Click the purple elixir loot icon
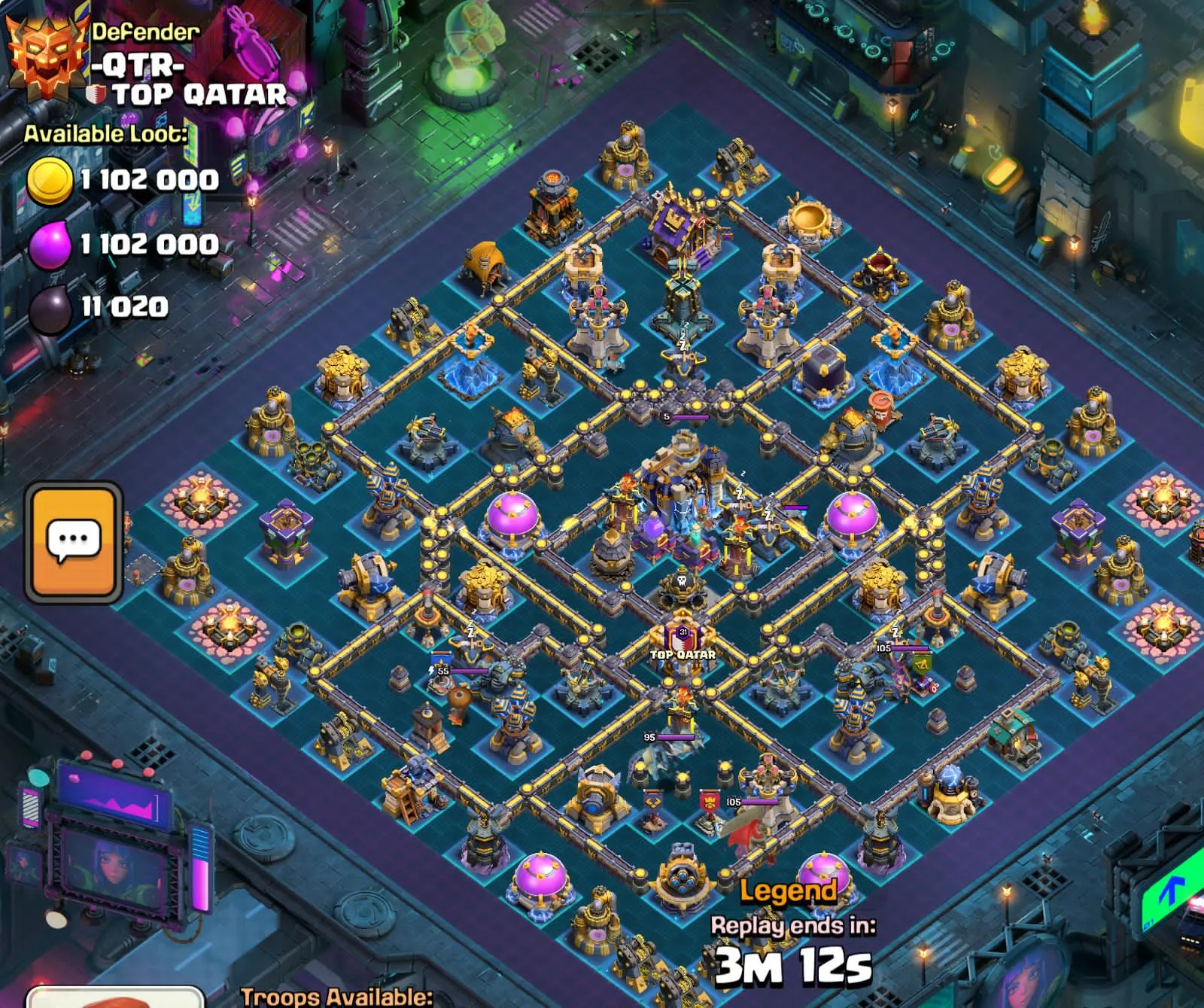The height and width of the screenshot is (1008, 1204). coord(51,243)
